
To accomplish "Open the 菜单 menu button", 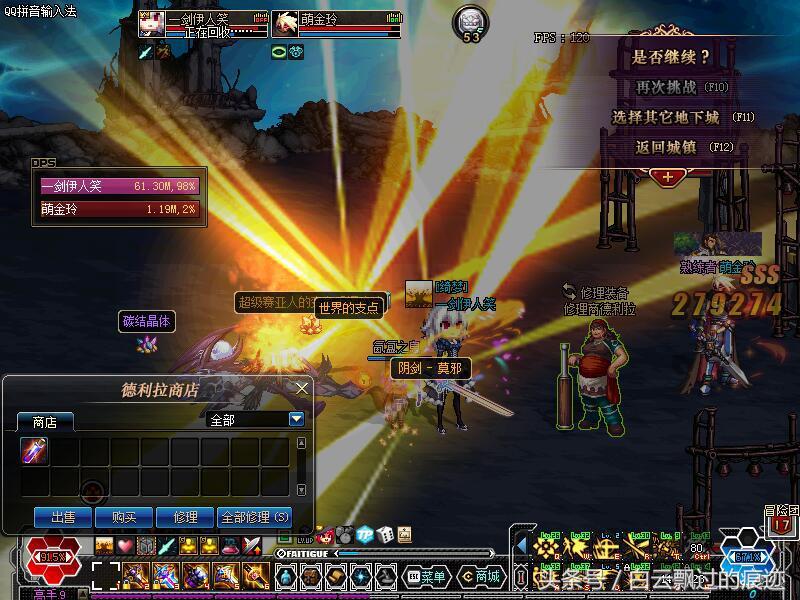I will [x=426, y=577].
